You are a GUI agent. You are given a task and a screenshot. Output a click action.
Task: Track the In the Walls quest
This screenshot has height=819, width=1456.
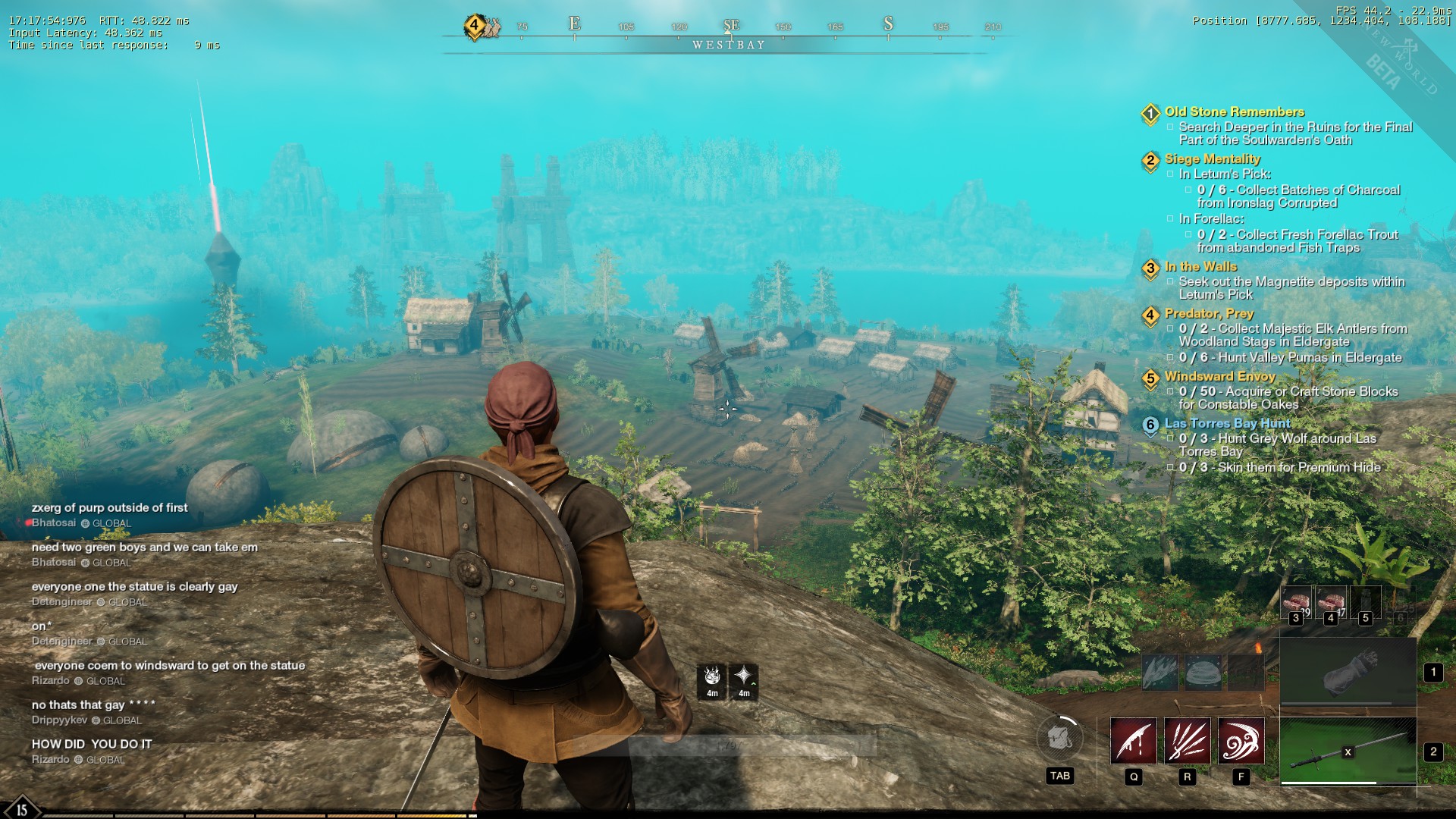1200,267
